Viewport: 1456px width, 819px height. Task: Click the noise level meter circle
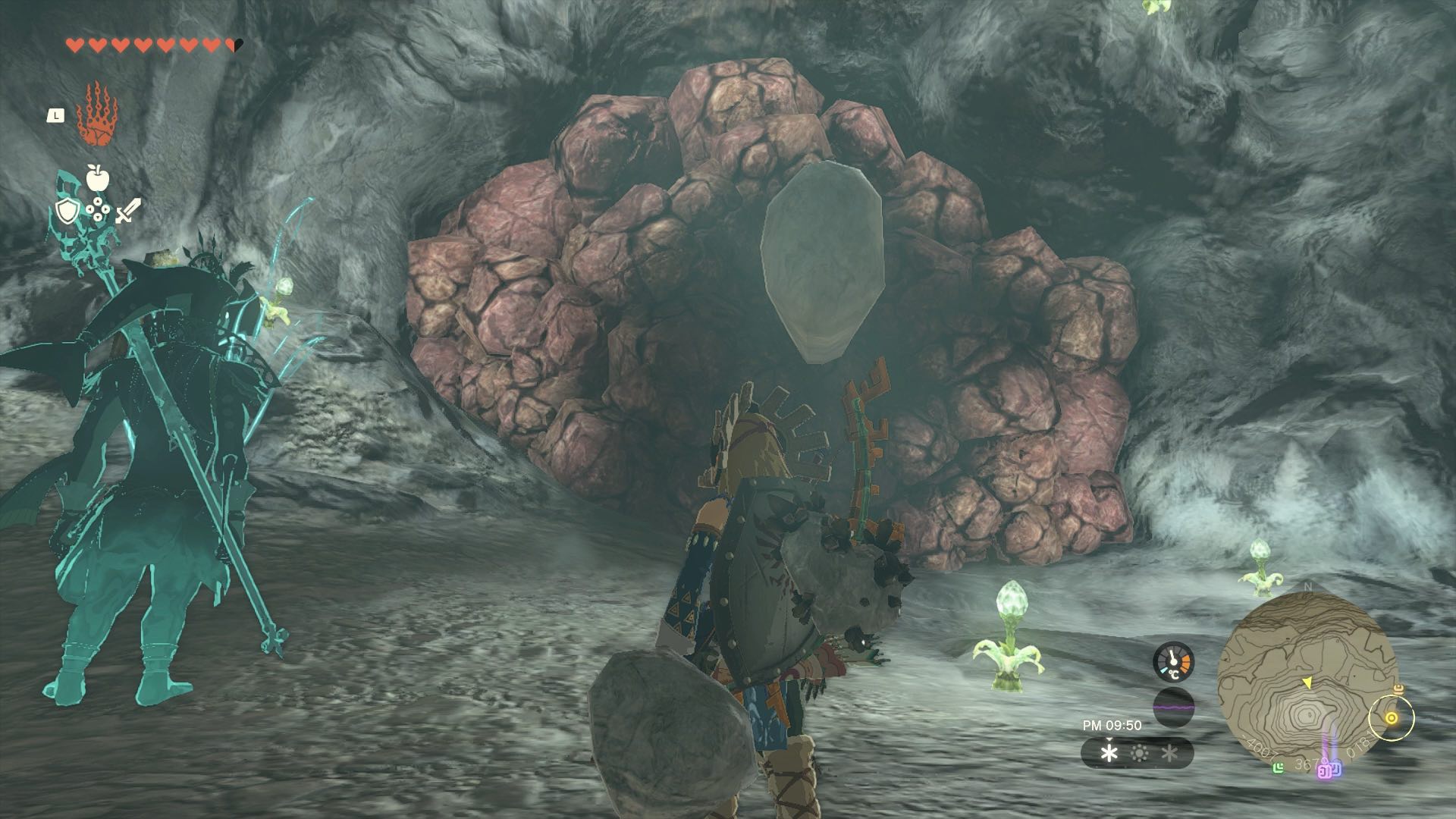(x=1173, y=708)
